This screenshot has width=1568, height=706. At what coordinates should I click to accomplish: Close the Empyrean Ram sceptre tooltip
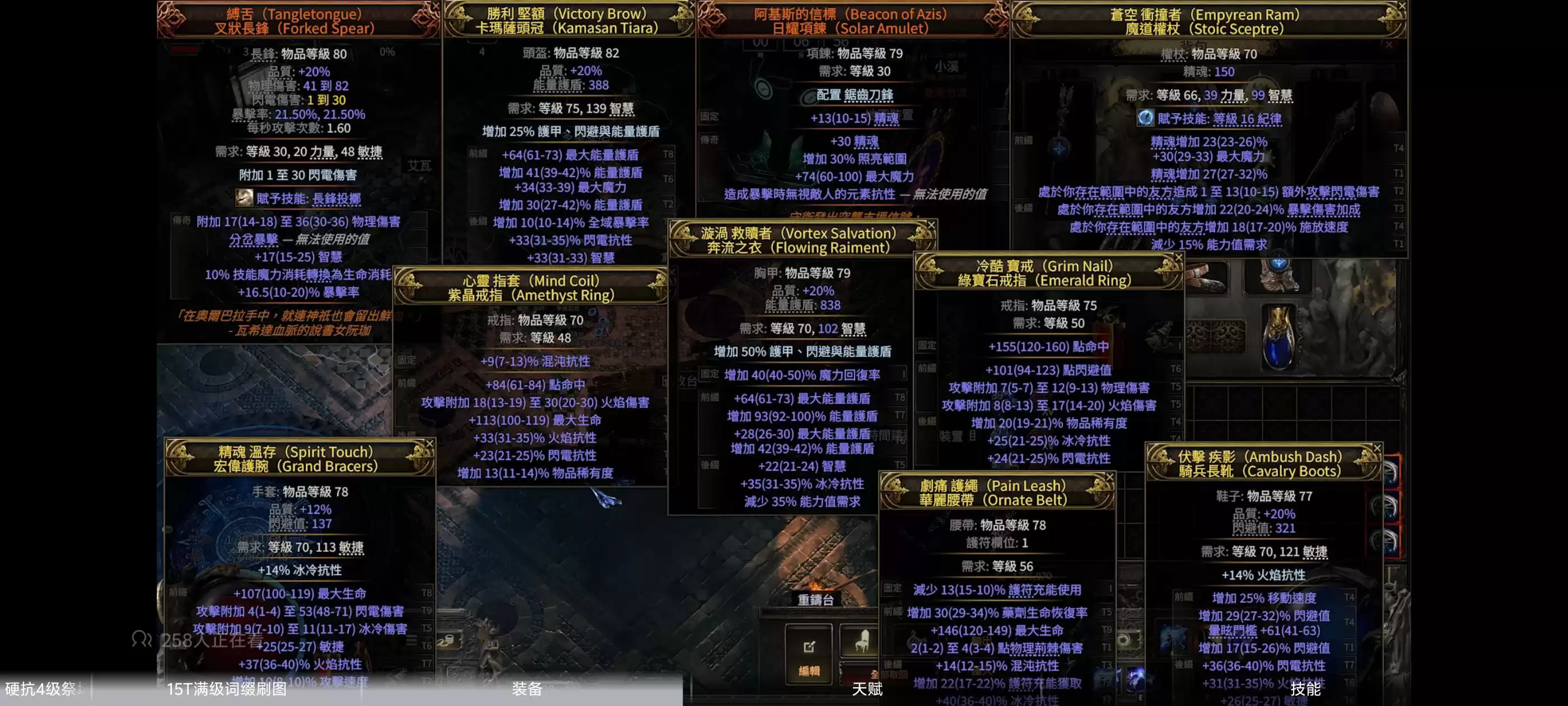click(1402, 6)
